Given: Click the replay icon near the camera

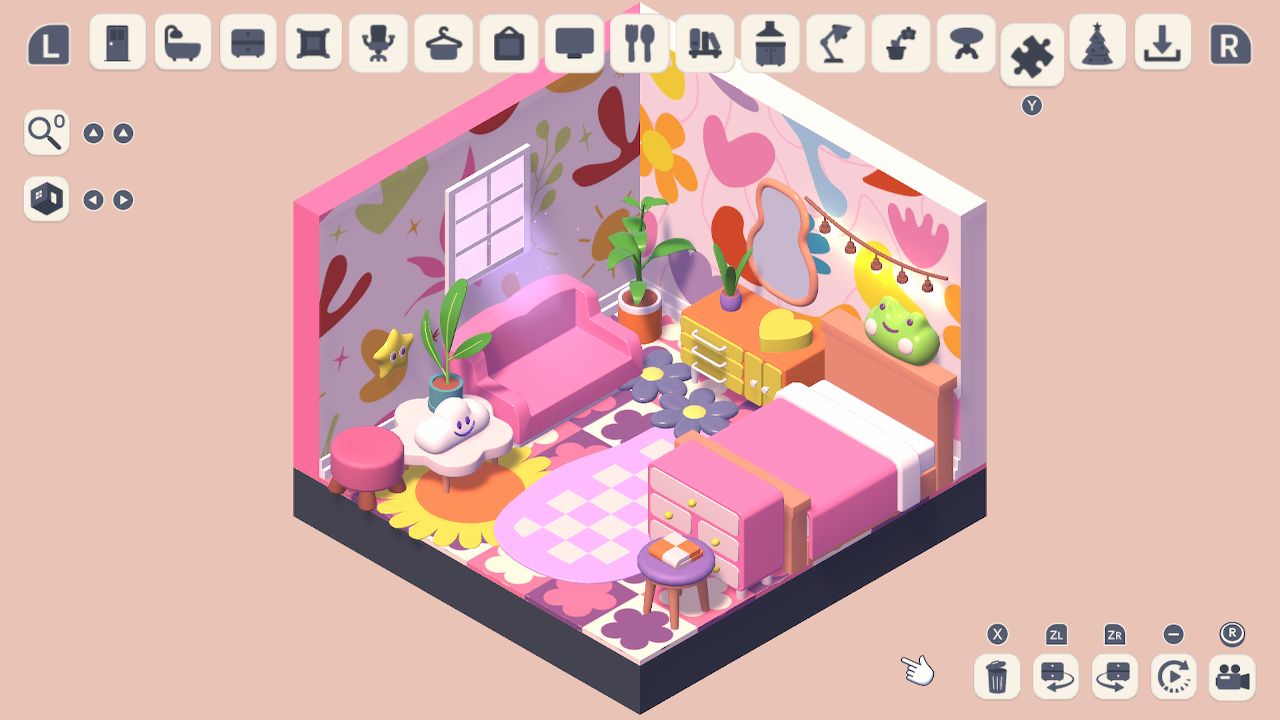Looking at the screenshot, I should (1174, 676).
